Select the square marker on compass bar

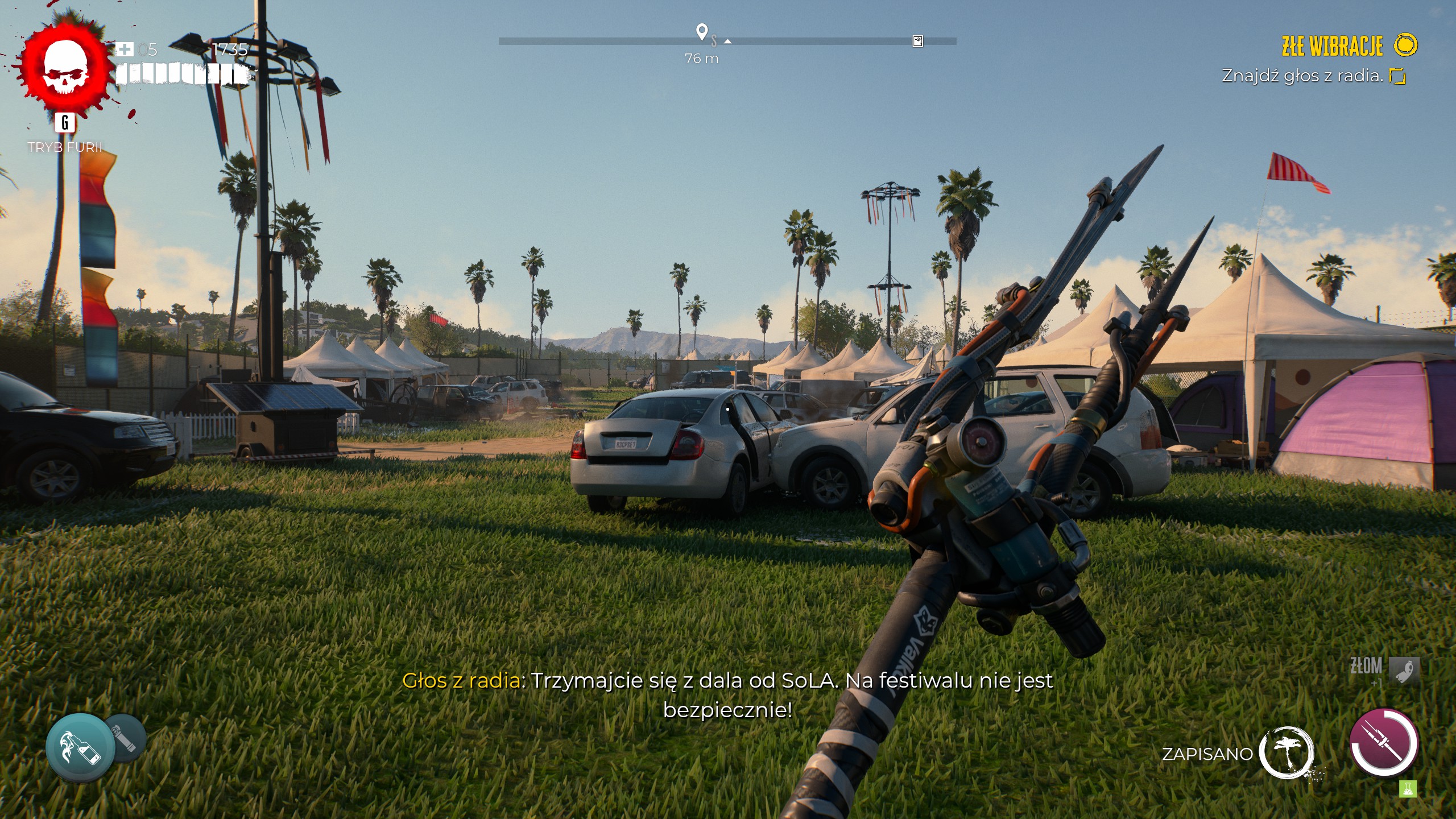(x=917, y=41)
